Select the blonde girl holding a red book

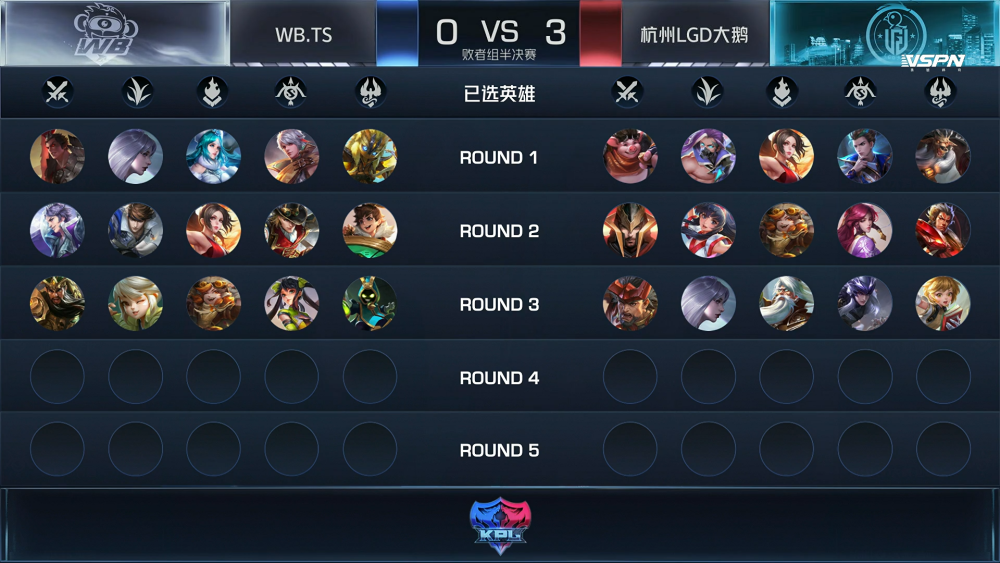click(x=942, y=304)
